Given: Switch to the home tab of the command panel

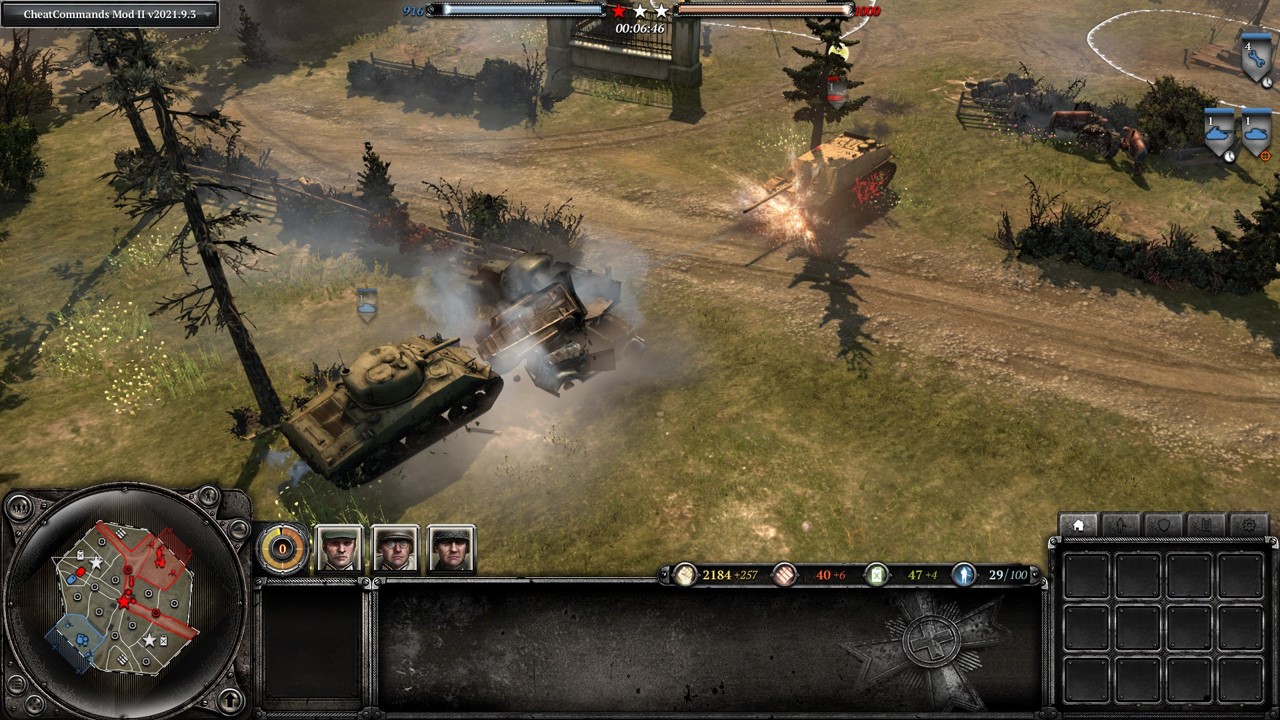Looking at the screenshot, I should (x=1078, y=525).
